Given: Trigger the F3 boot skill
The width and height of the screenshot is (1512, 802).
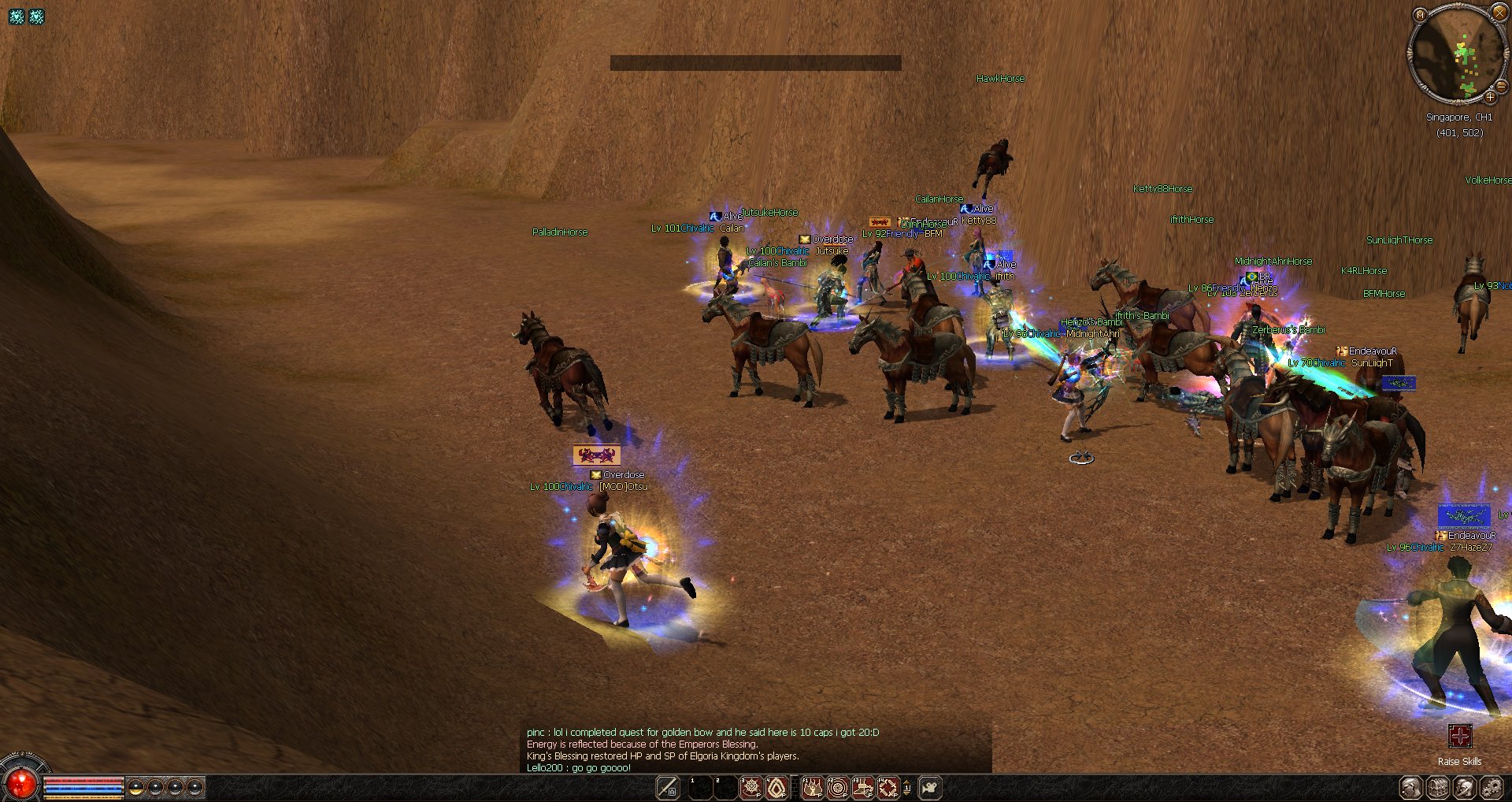Looking at the screenshot, I should click(x=863, y=787).
